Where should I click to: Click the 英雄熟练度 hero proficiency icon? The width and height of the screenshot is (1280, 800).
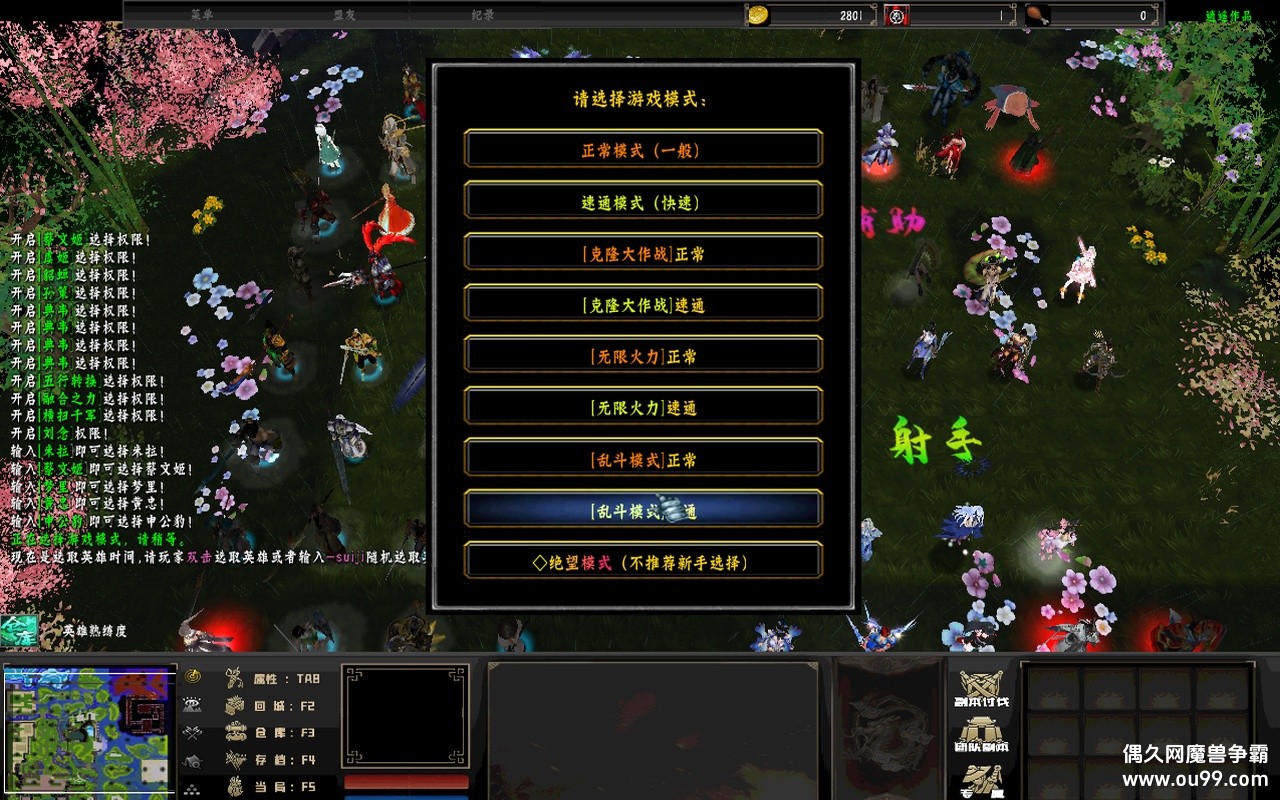[20, 630]
